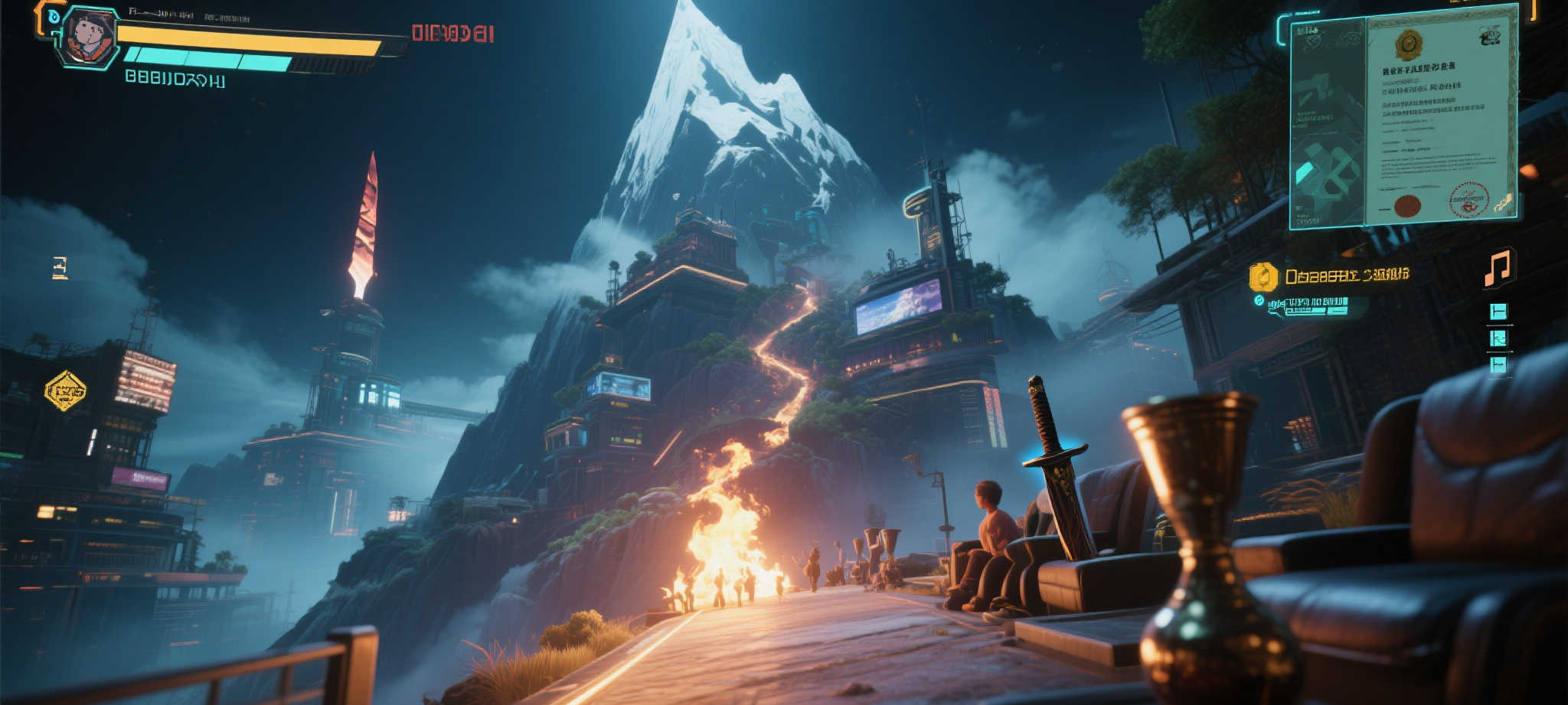Viewport: 1568px width, 705px height.
Task: Open the player character portrait
Action: coord(89,37)
